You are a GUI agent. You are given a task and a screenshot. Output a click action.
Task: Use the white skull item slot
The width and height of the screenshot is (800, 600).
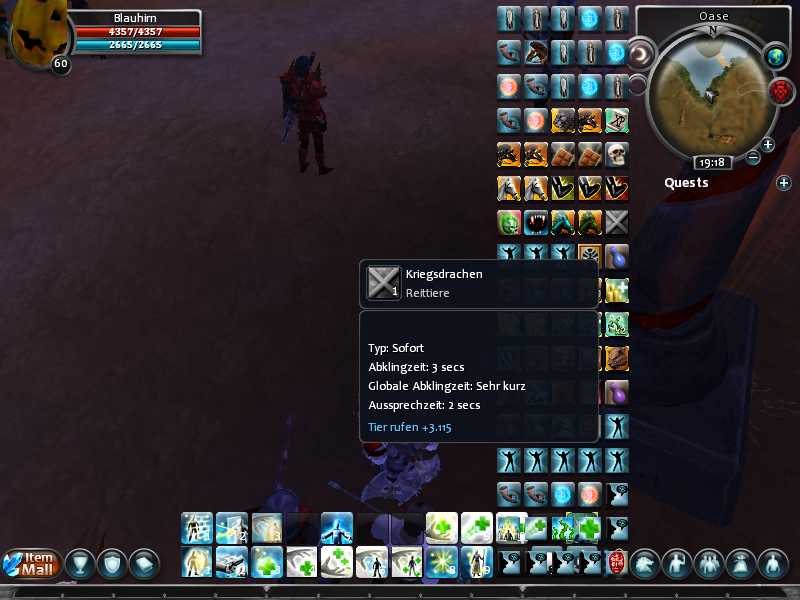tap(617, 155)
